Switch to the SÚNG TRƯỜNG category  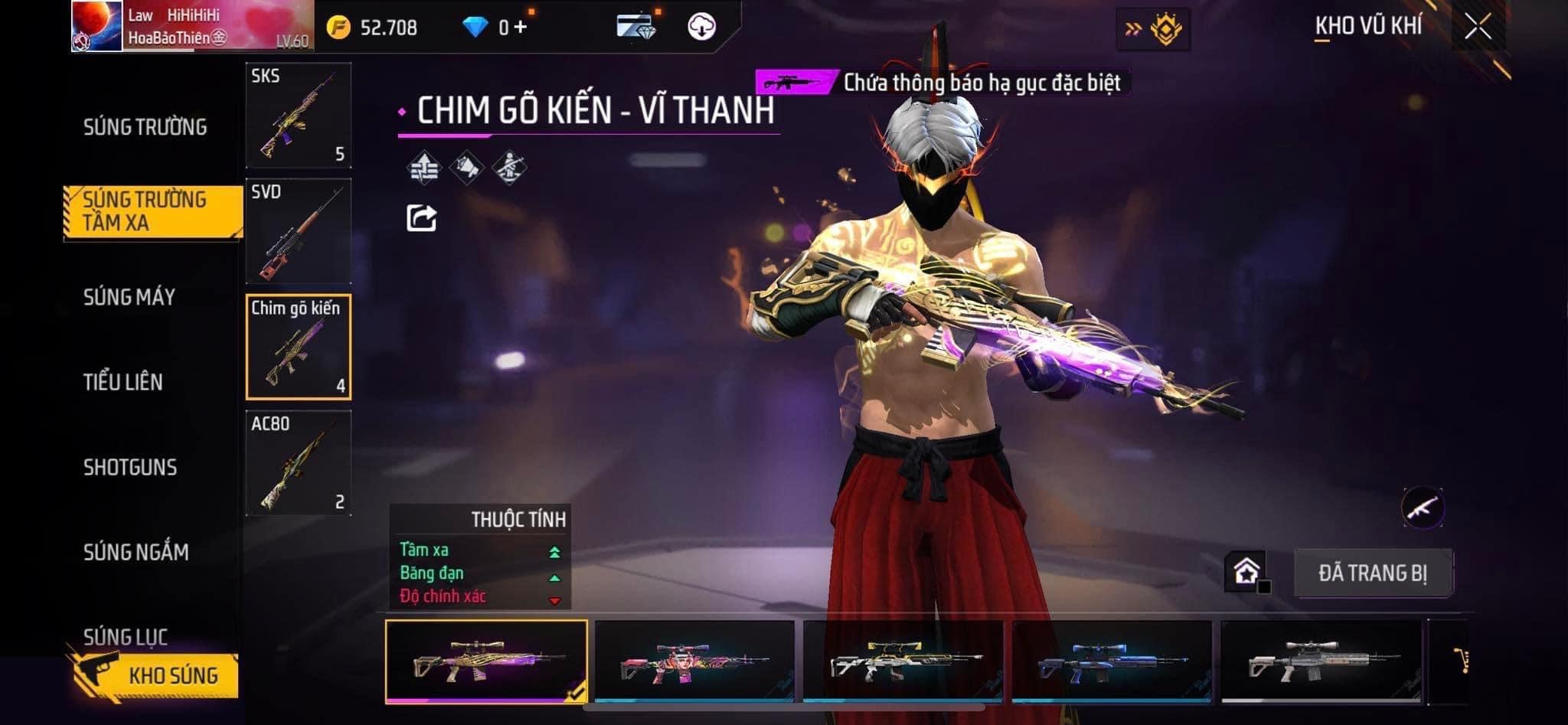pos(145,127)
